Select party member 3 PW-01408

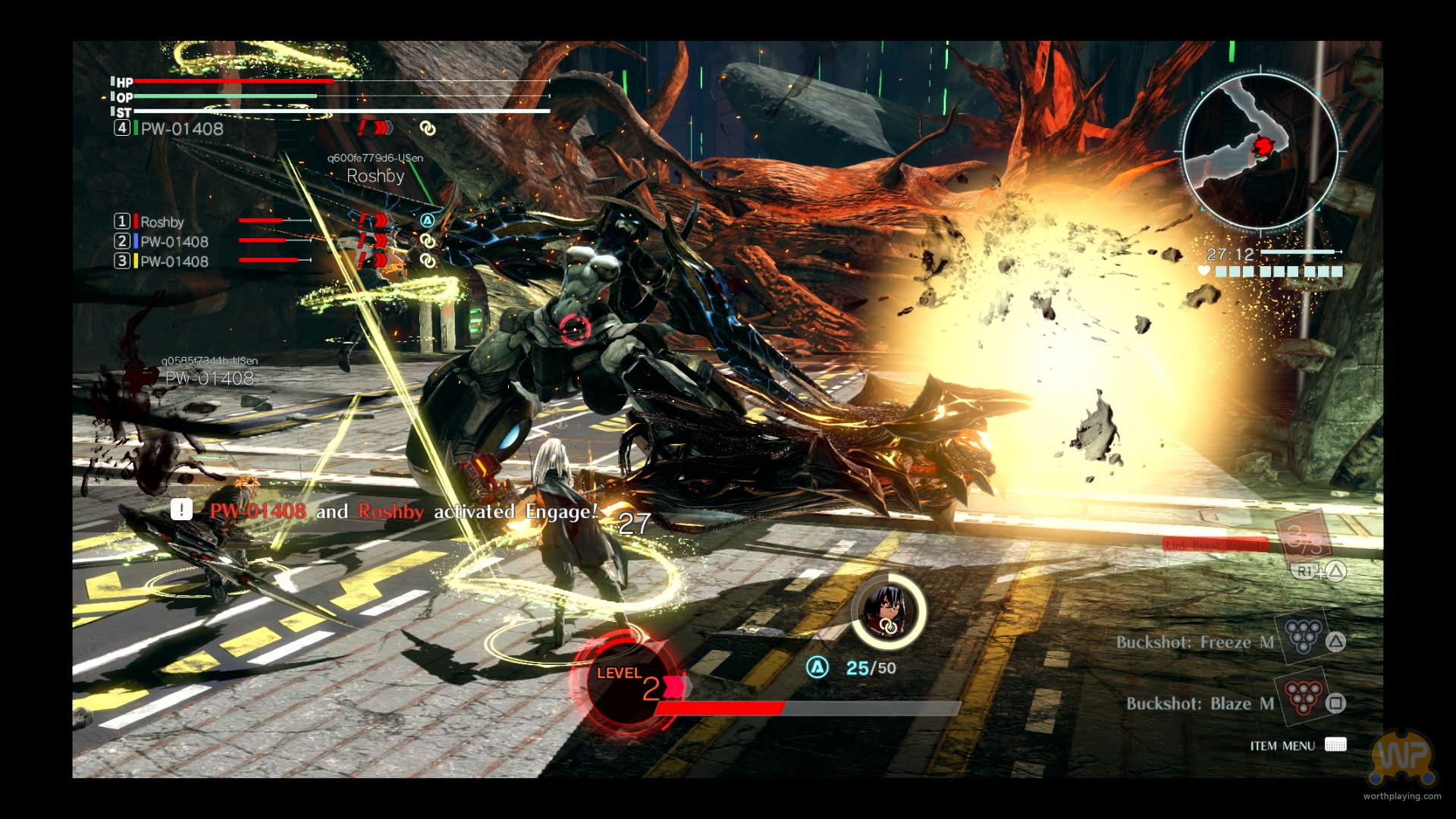click(x=174, y=262)
